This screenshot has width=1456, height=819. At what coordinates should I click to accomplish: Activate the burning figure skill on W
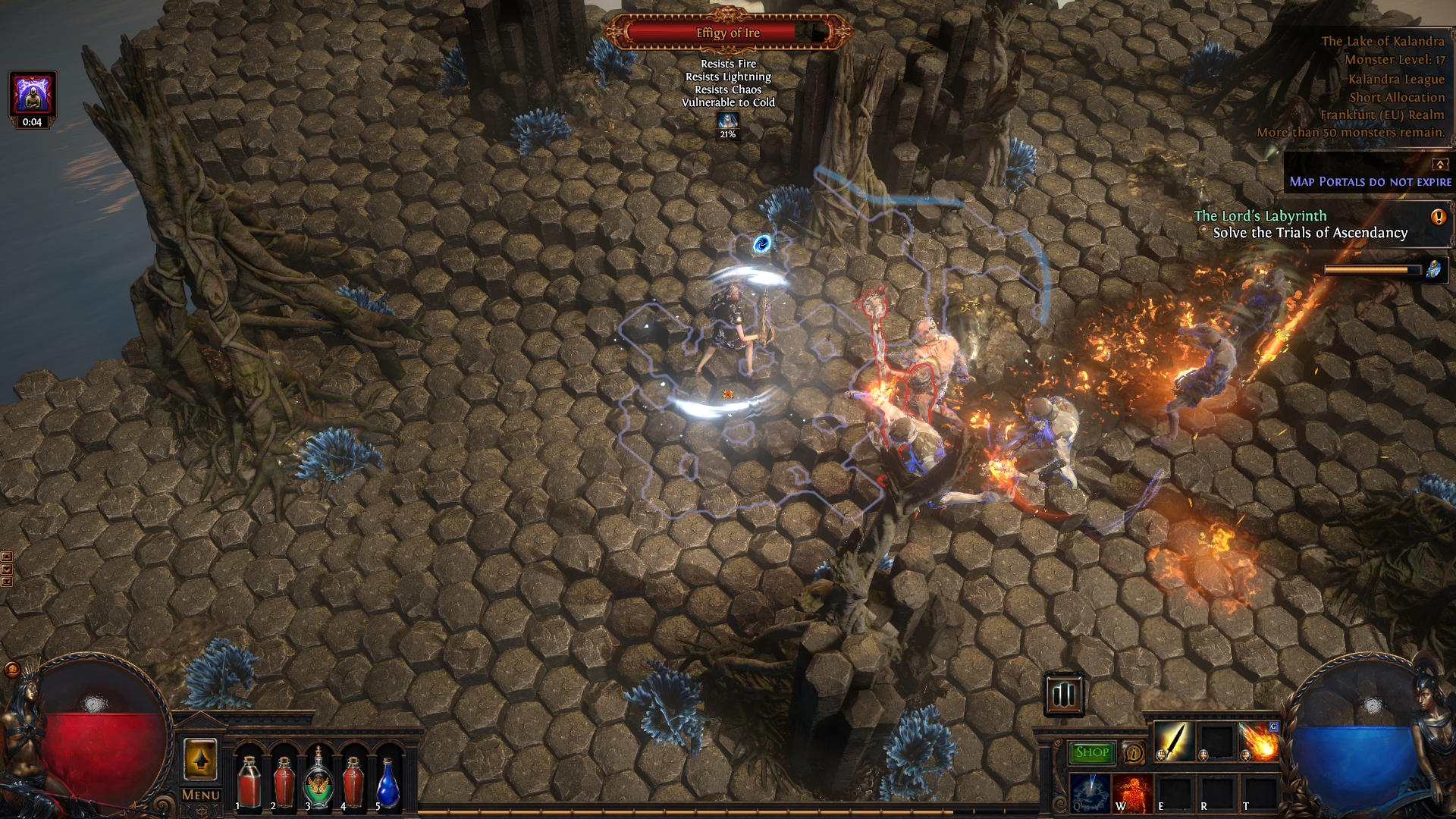tap(1132, 792)
